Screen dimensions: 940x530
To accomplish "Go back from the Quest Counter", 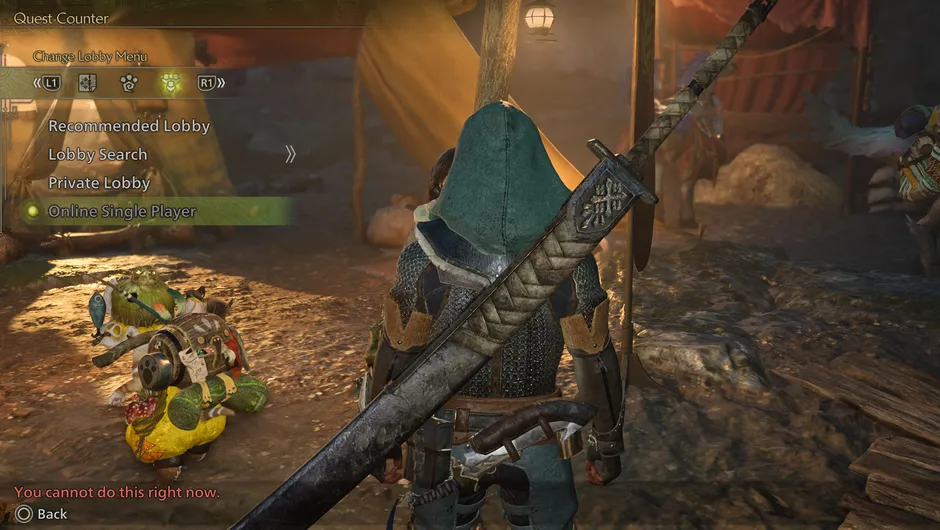I will [41, 514].
